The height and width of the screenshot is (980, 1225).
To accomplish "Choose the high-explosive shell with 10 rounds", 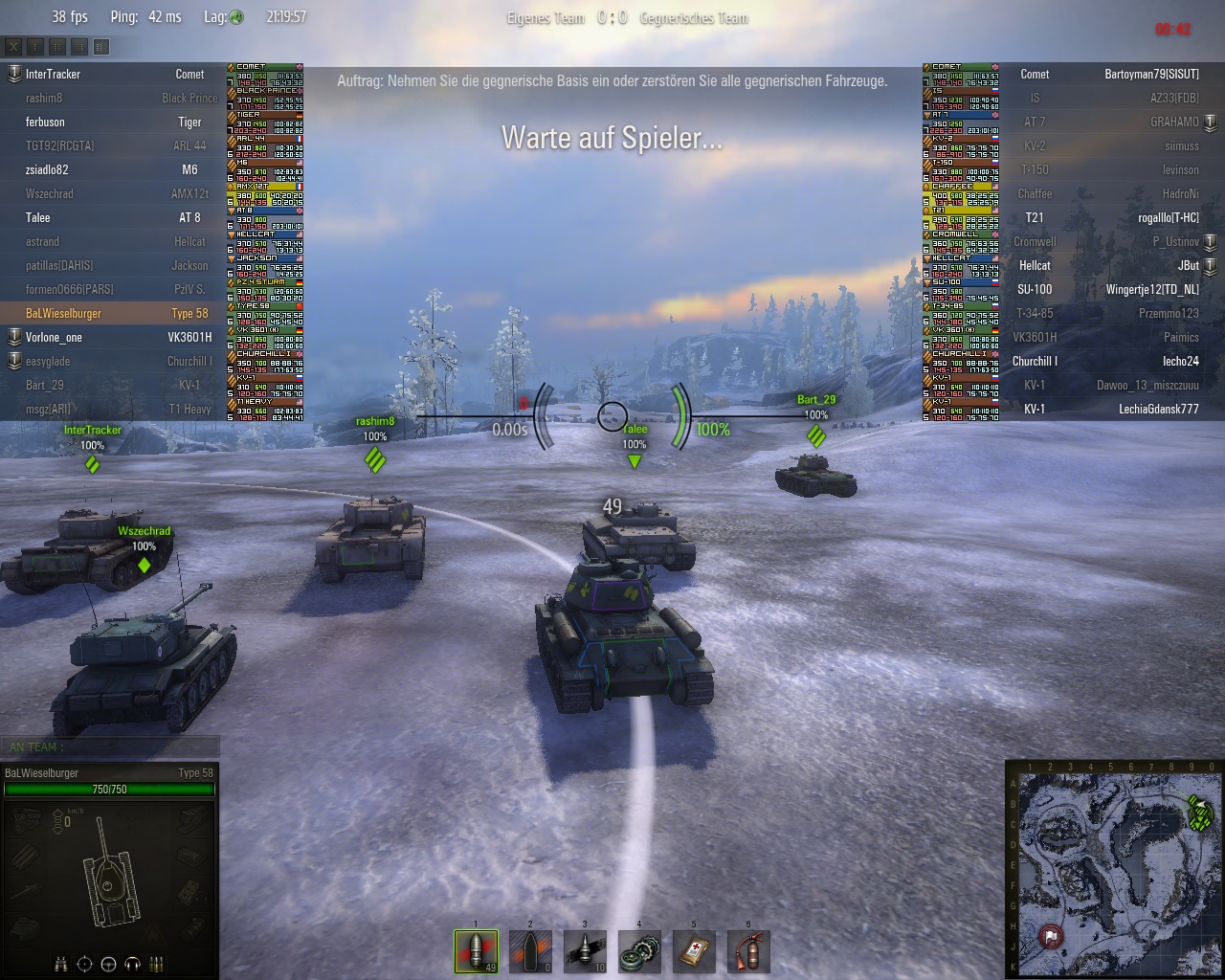I will pyautogui.click(x=585, y=951).
